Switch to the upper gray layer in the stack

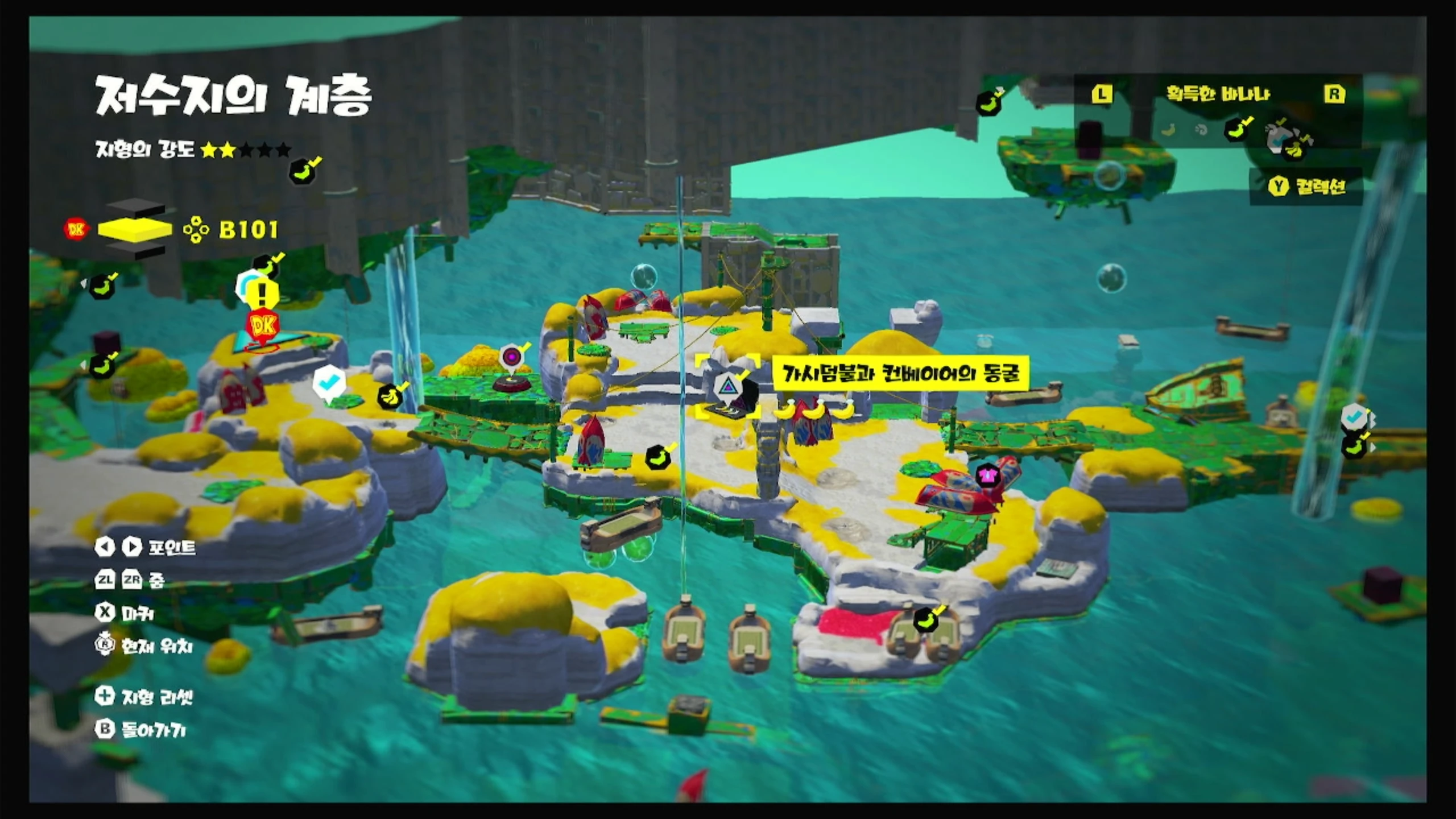click(135, 209)
